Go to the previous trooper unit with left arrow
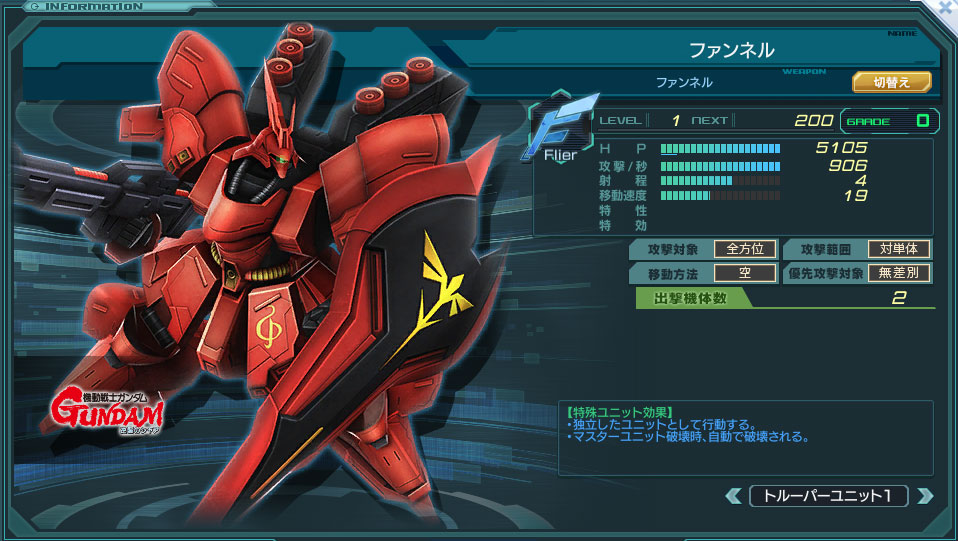 pos(734,496)
